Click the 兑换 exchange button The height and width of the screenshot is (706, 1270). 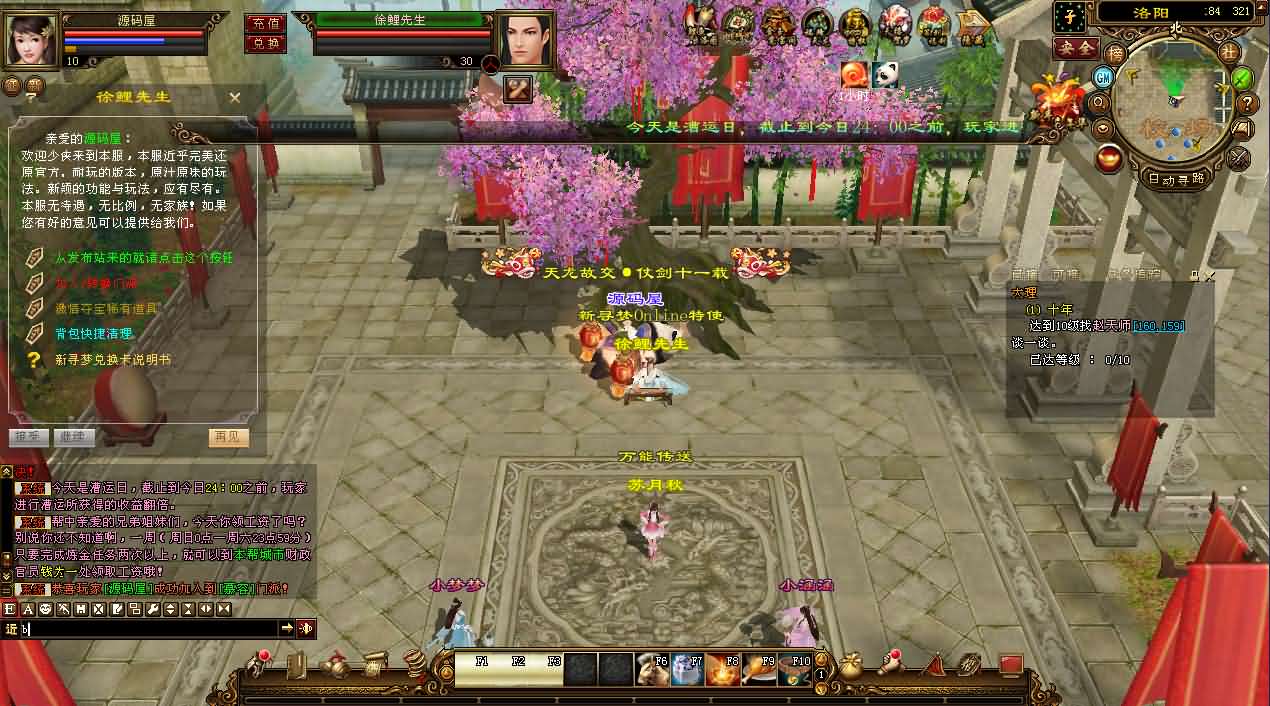[265, 43]
